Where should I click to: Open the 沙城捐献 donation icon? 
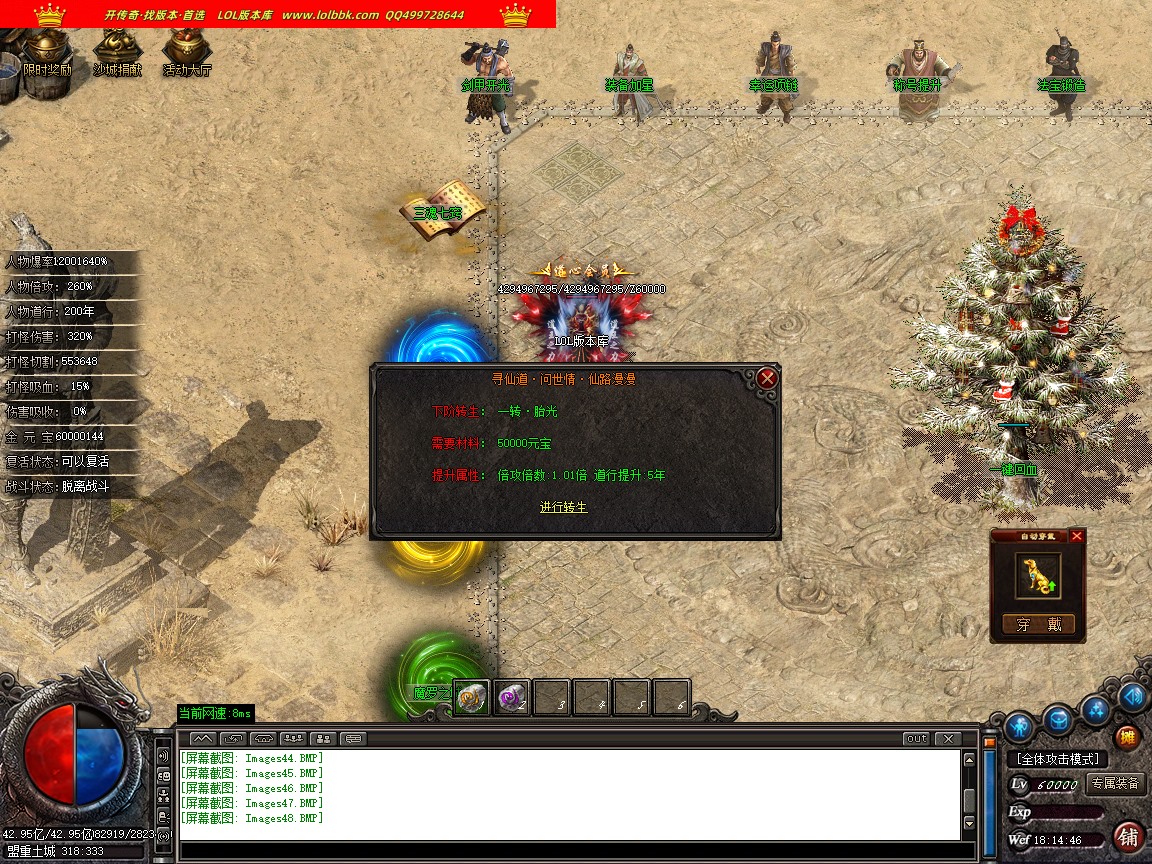tap(117, 52)
